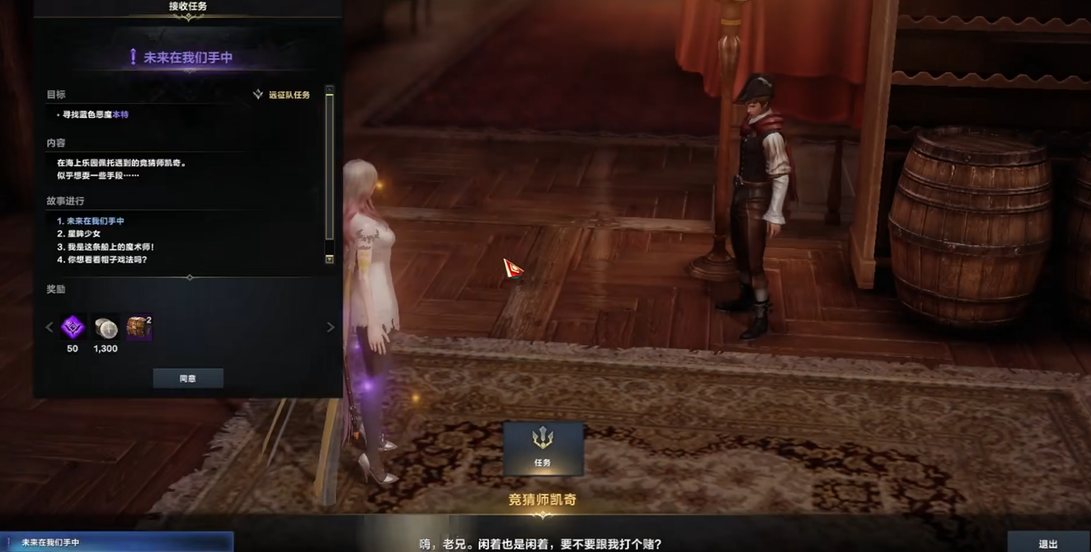
Task: Inspect the purple gem reward icon
Action: point(72,327)
